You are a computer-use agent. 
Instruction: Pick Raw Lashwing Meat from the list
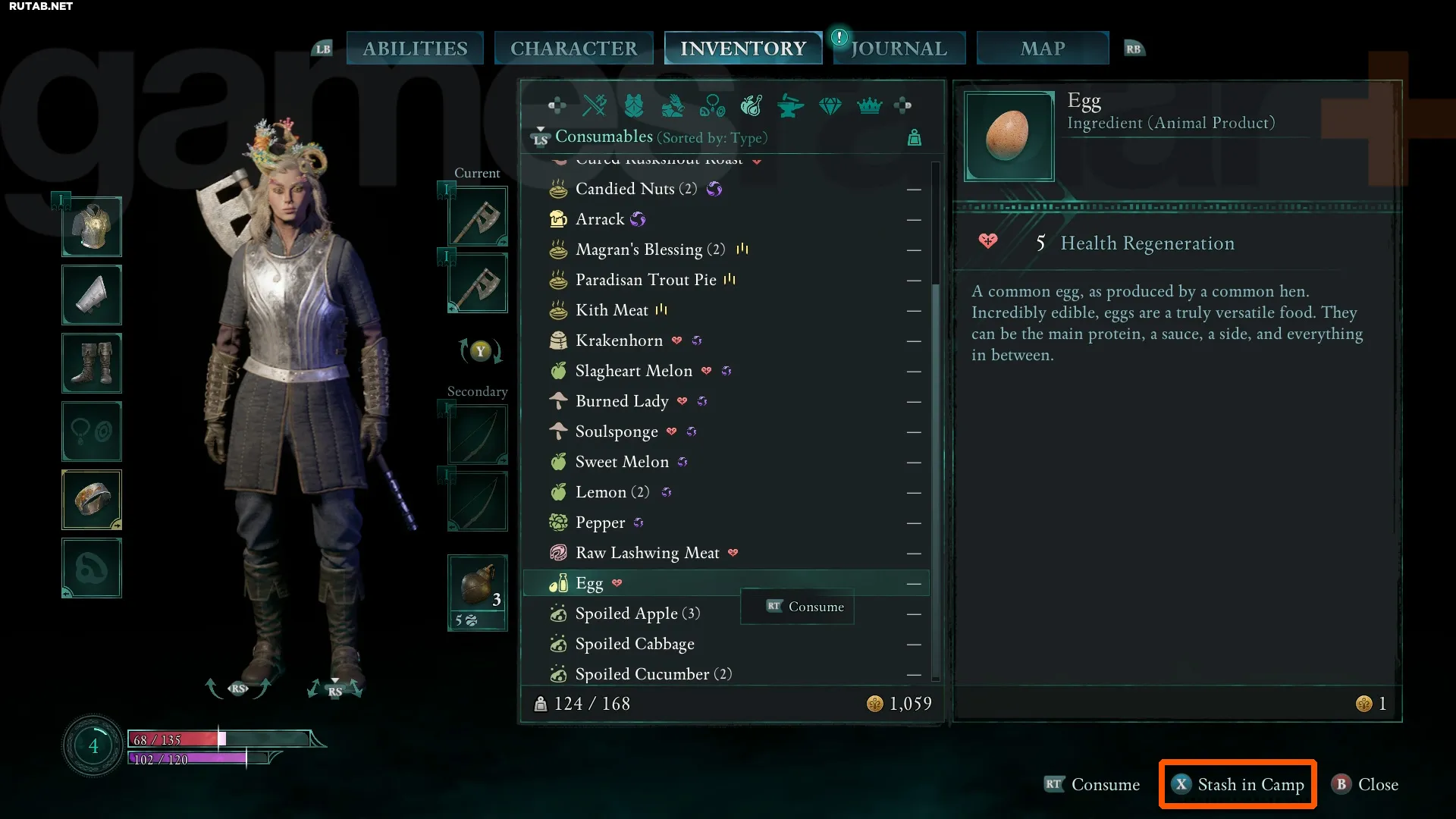647,553
